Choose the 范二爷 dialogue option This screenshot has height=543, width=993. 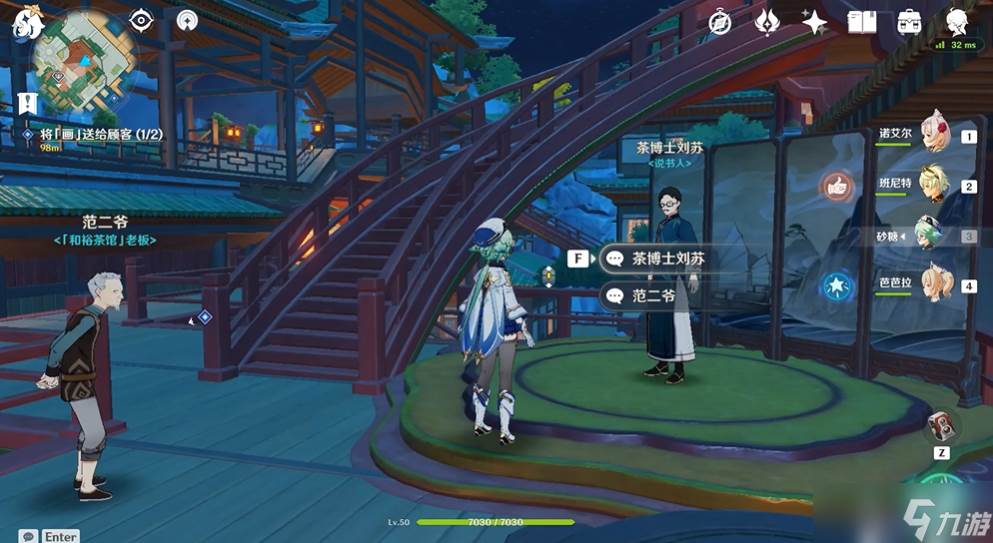(x=652, y=295)
